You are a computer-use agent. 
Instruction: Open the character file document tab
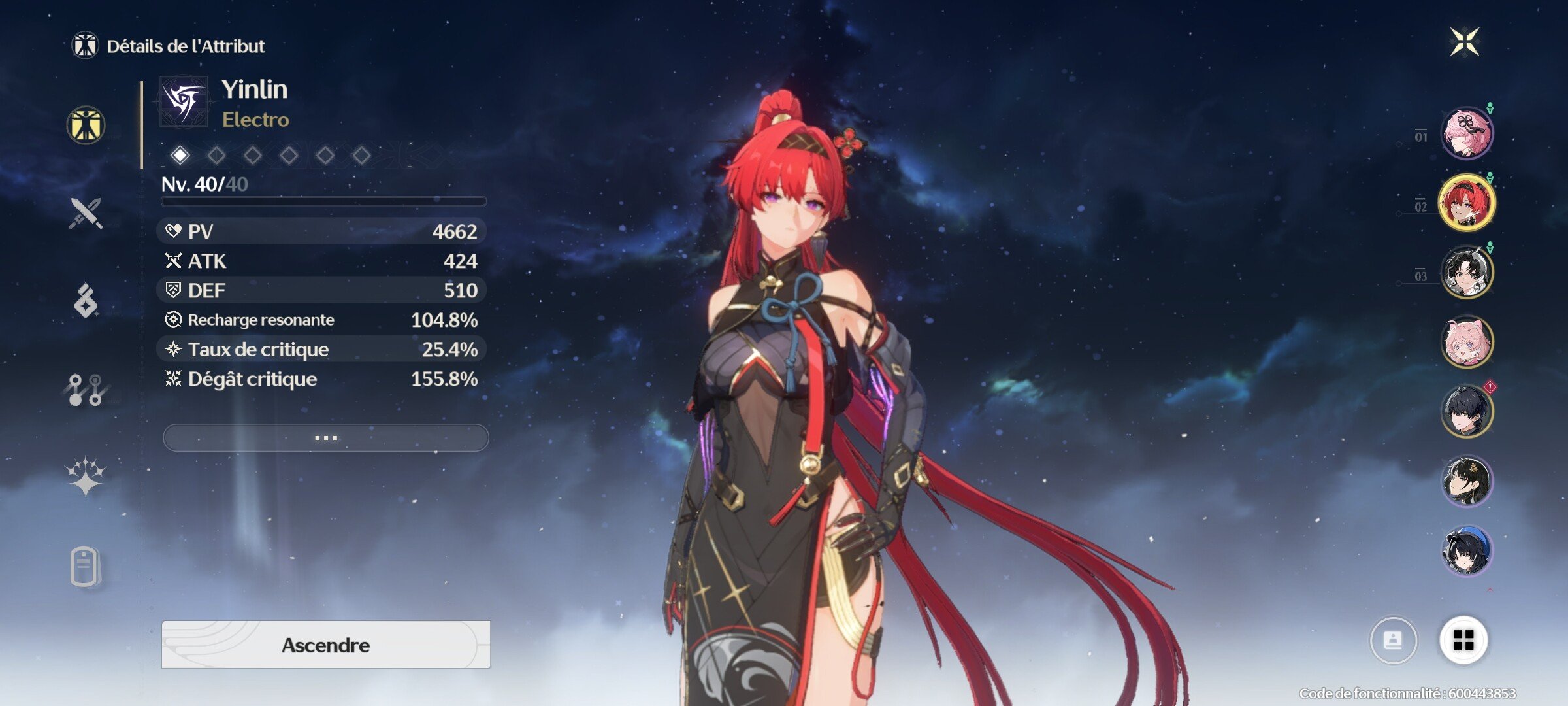tap(86, 566)
